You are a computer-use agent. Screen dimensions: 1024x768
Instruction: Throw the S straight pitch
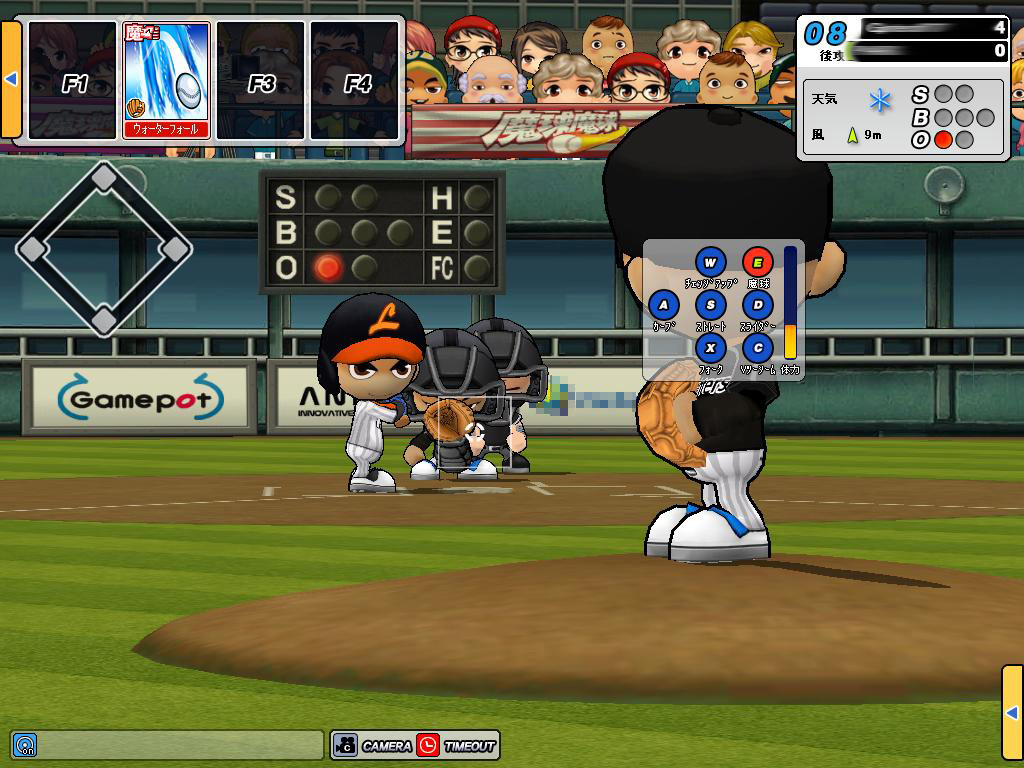(711, 305)
